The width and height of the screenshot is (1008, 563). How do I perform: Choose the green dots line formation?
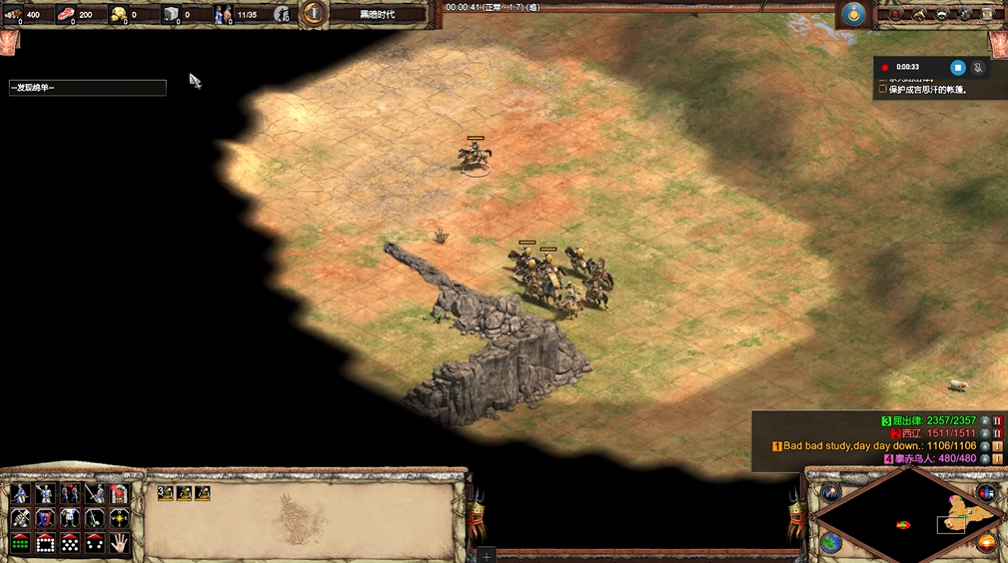(20, 543)
